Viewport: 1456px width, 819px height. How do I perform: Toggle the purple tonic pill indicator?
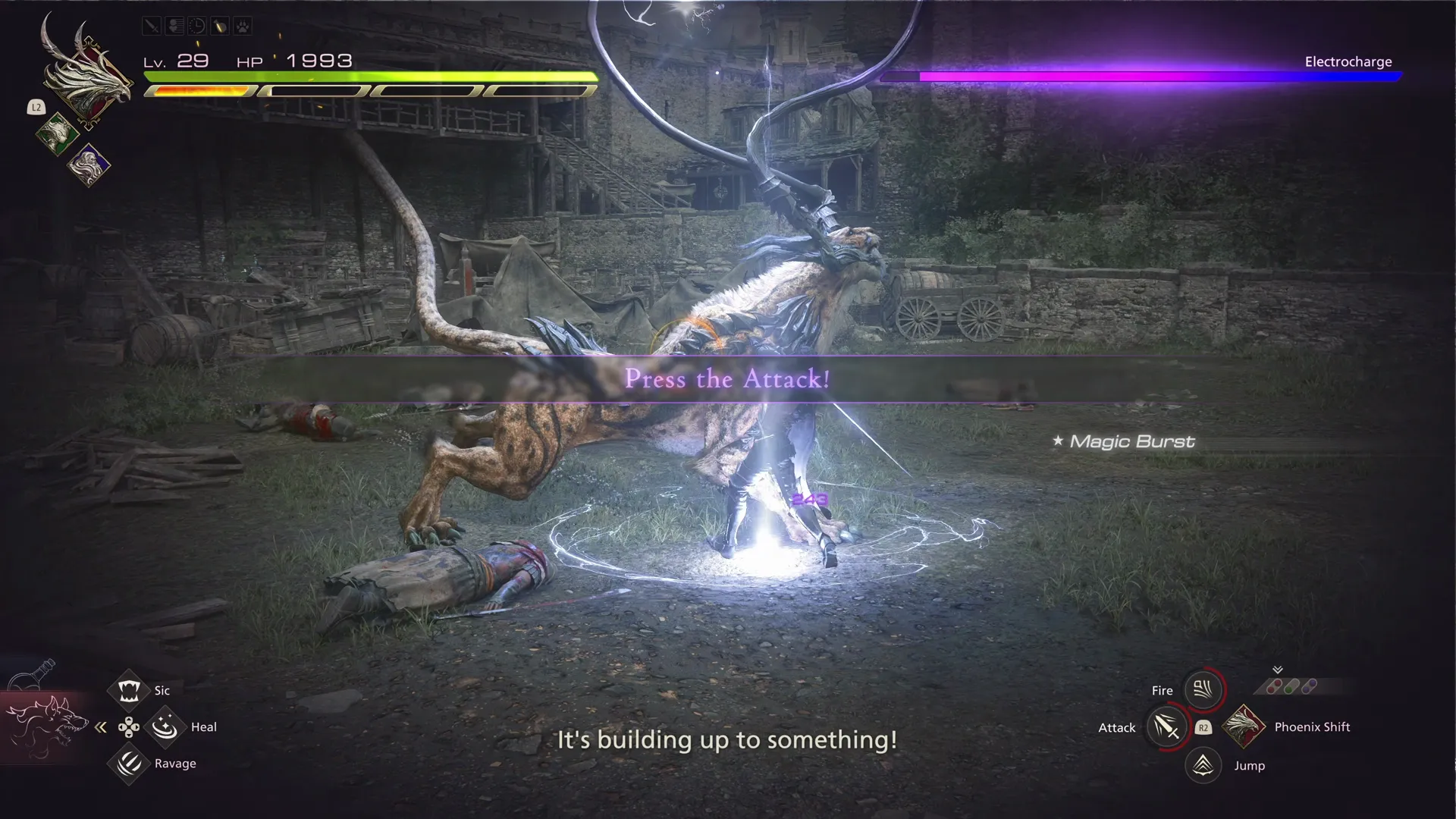tap(1309, 686)
